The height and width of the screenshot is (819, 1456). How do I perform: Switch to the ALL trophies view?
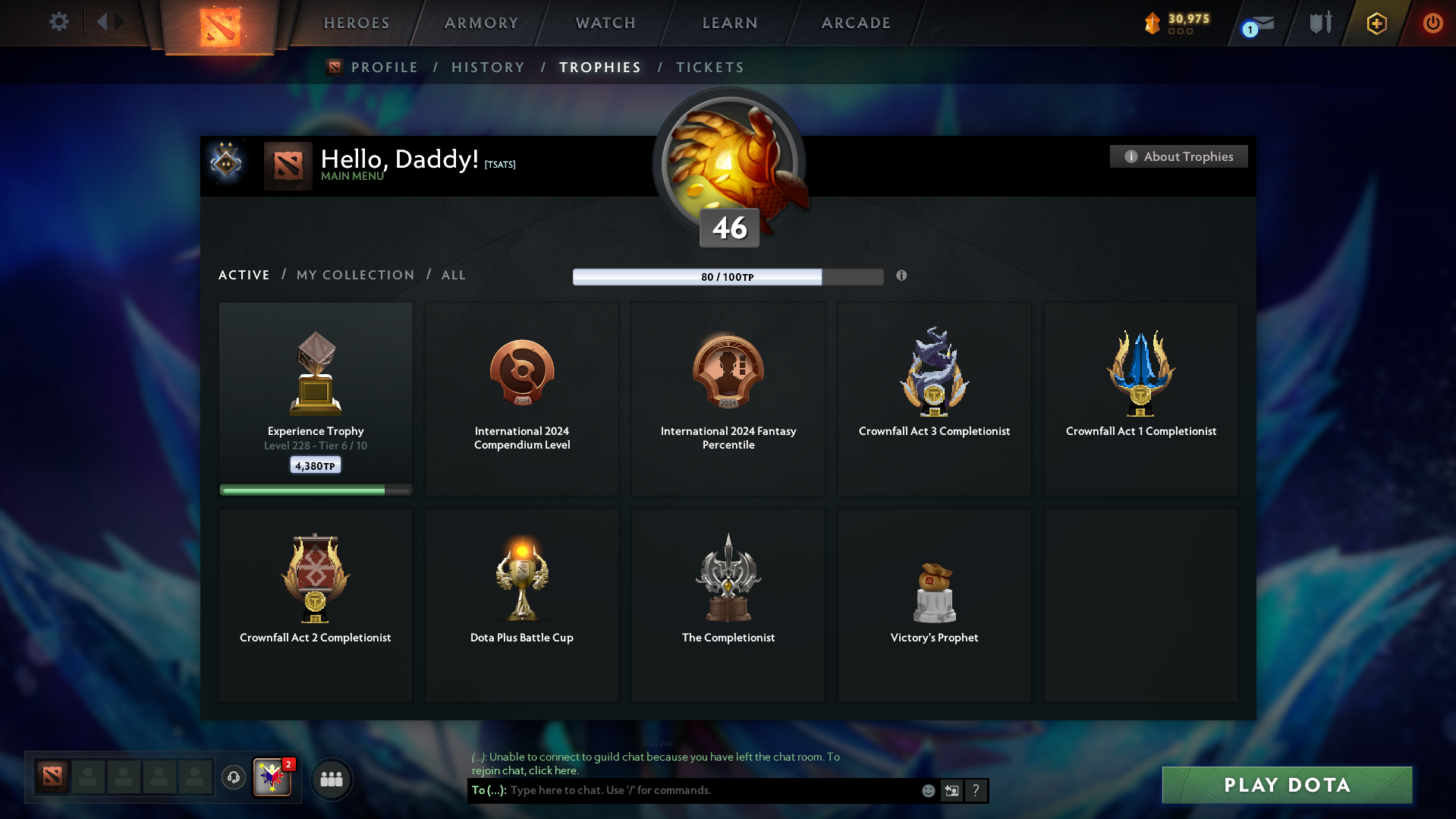(453, 275)
